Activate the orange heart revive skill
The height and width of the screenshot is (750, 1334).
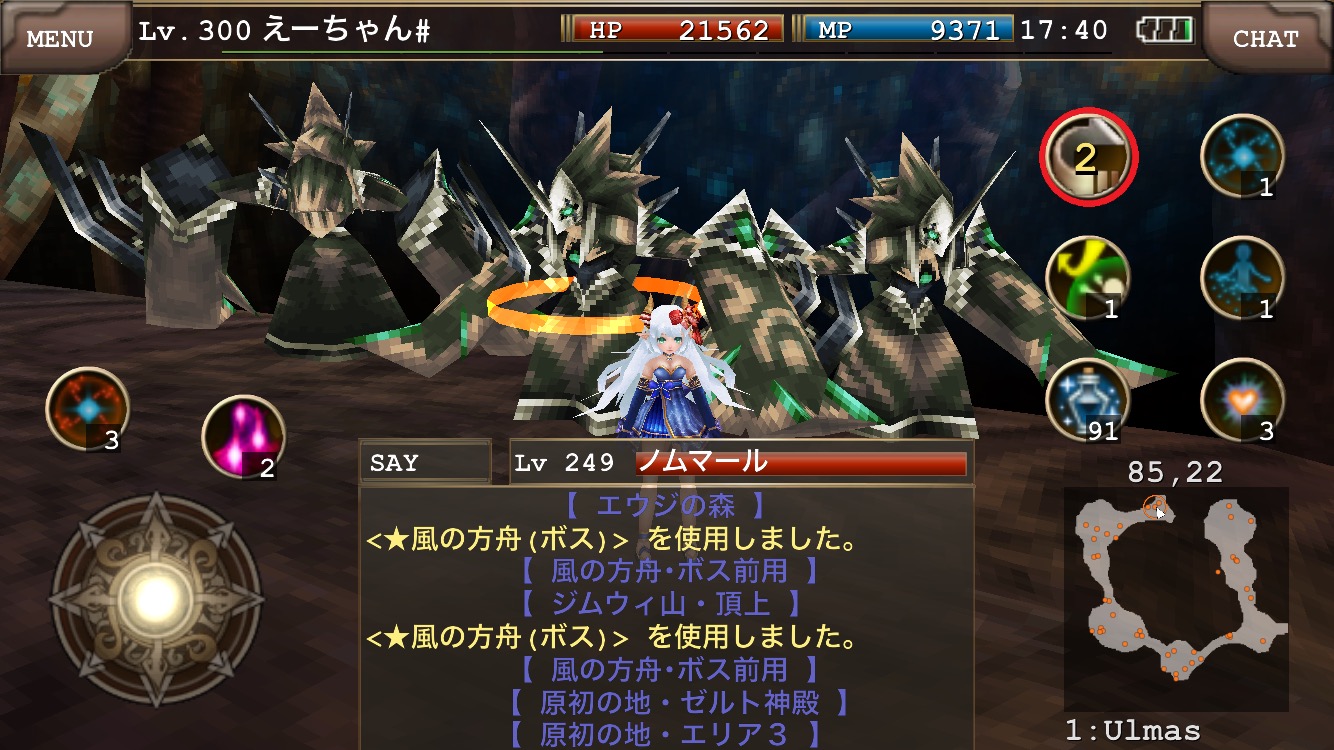tap(1244, 399)
